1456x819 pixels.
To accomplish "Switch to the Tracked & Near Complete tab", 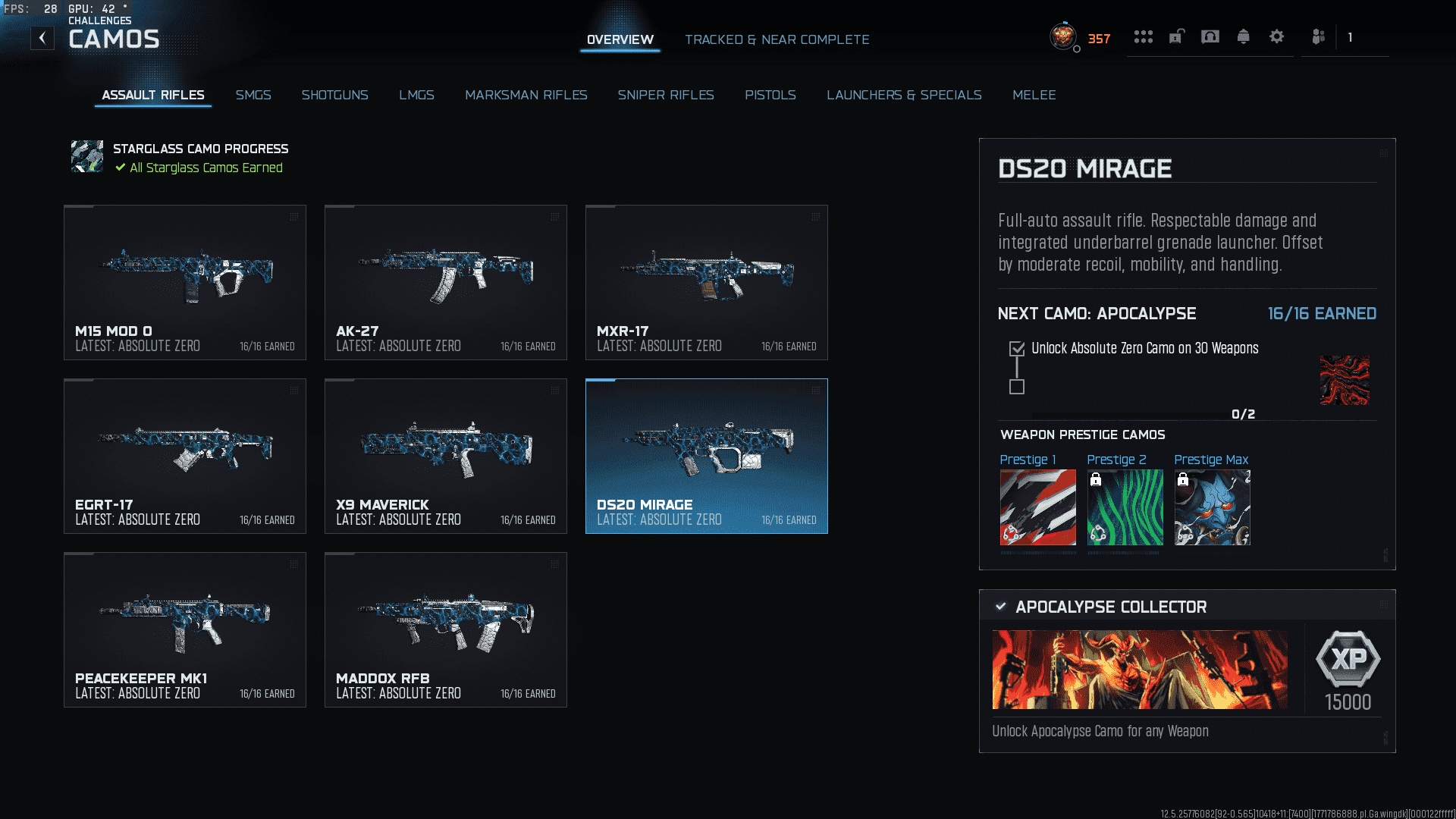I will pos(777,39).
